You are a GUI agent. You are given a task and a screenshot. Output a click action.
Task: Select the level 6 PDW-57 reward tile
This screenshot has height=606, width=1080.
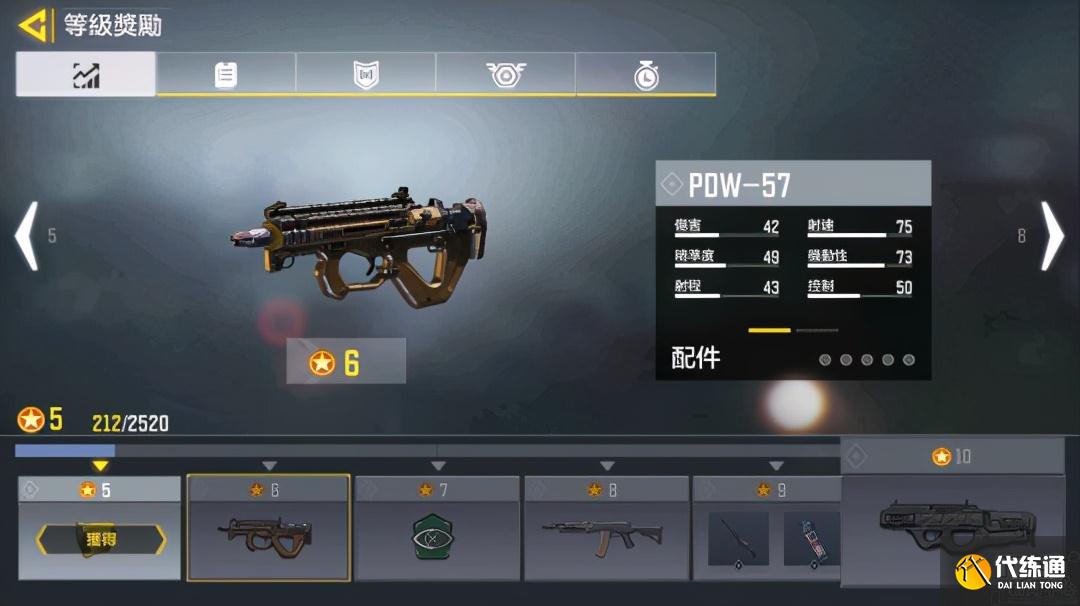coord(269,528)
